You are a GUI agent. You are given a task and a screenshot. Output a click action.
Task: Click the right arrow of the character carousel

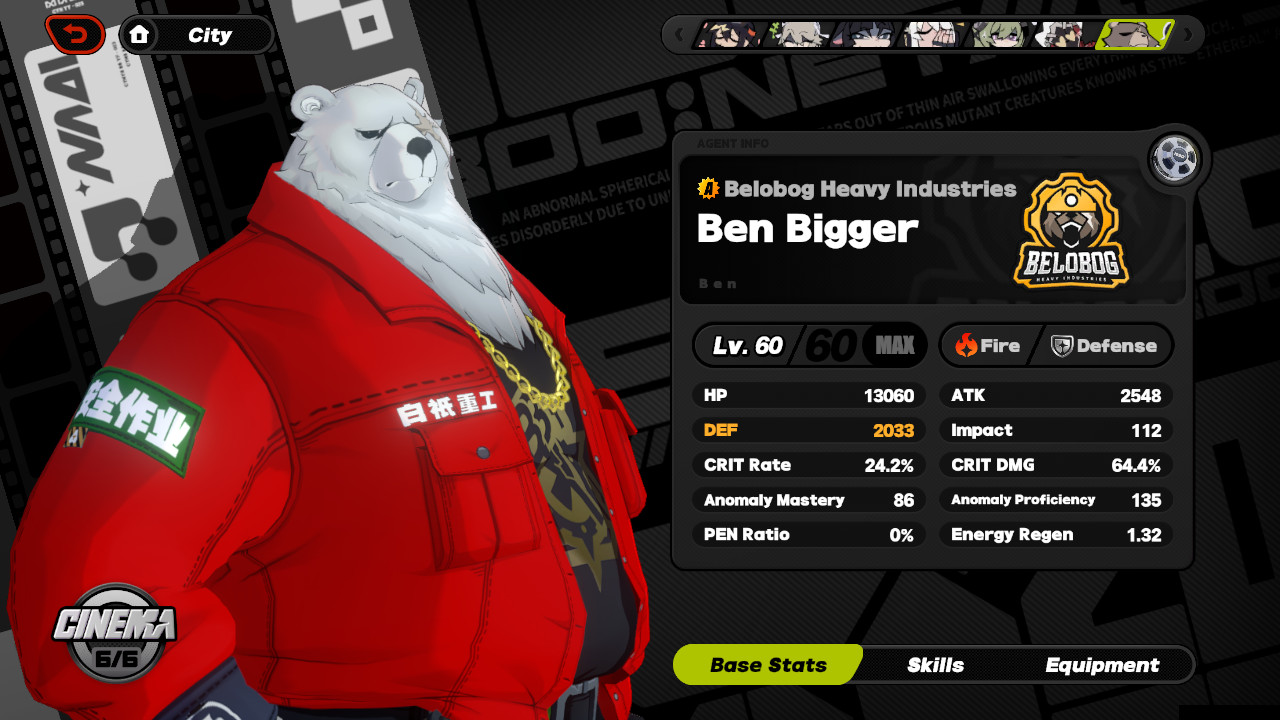[1188, 35]
